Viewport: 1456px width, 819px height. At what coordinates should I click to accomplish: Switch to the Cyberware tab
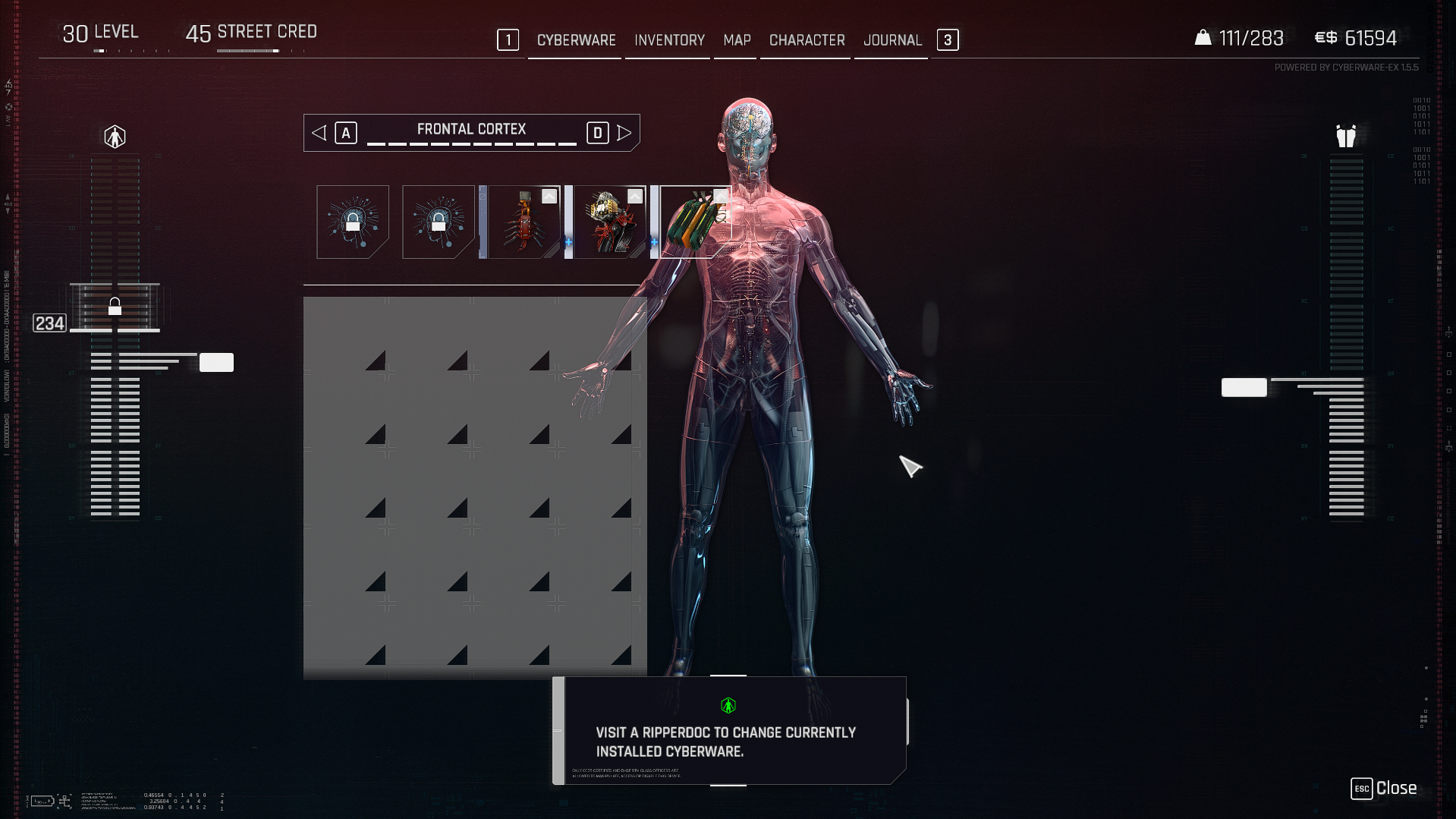pyautogui.click(x=576, y=40)
